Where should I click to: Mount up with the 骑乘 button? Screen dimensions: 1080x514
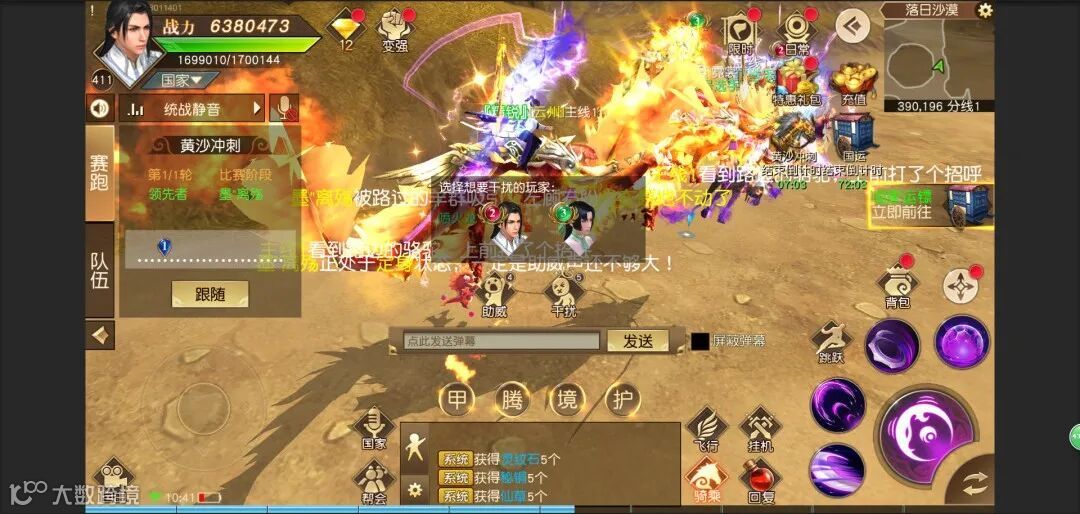(707, 478)
